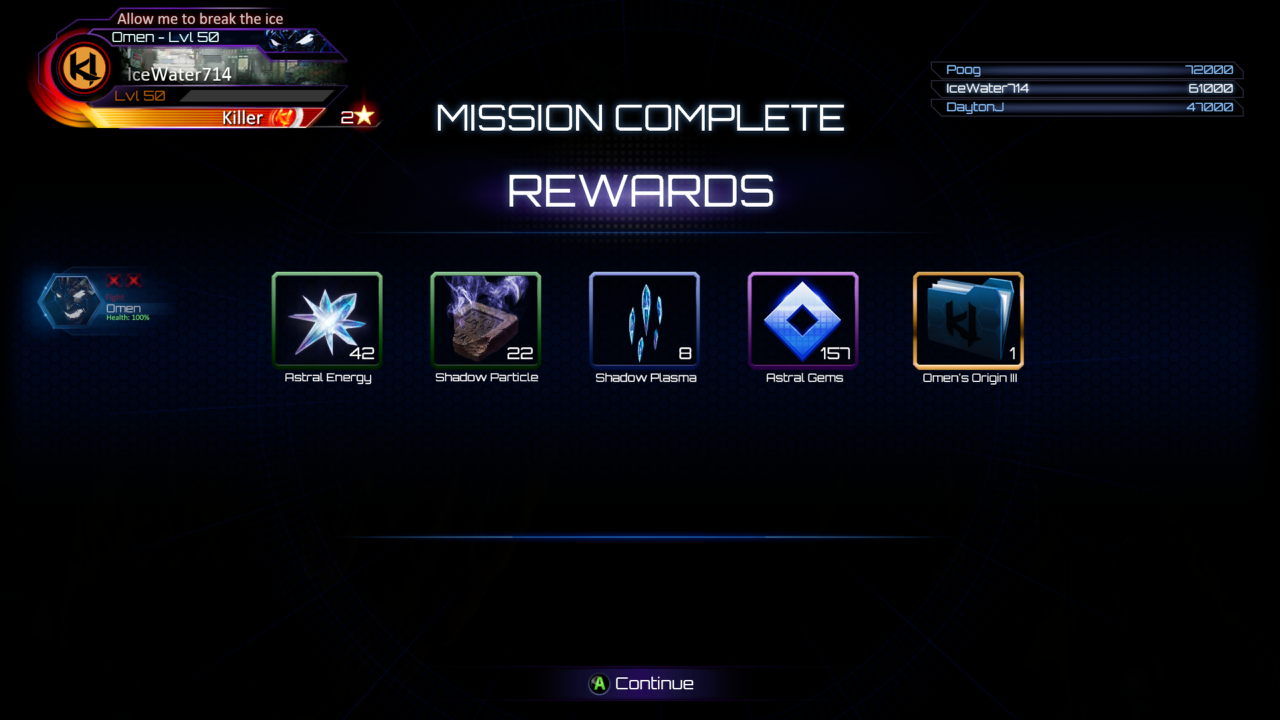Choose DaytonJ's leaderboard entry
The width and height of the screenshot is (1280, 720).
(1087, 107)
